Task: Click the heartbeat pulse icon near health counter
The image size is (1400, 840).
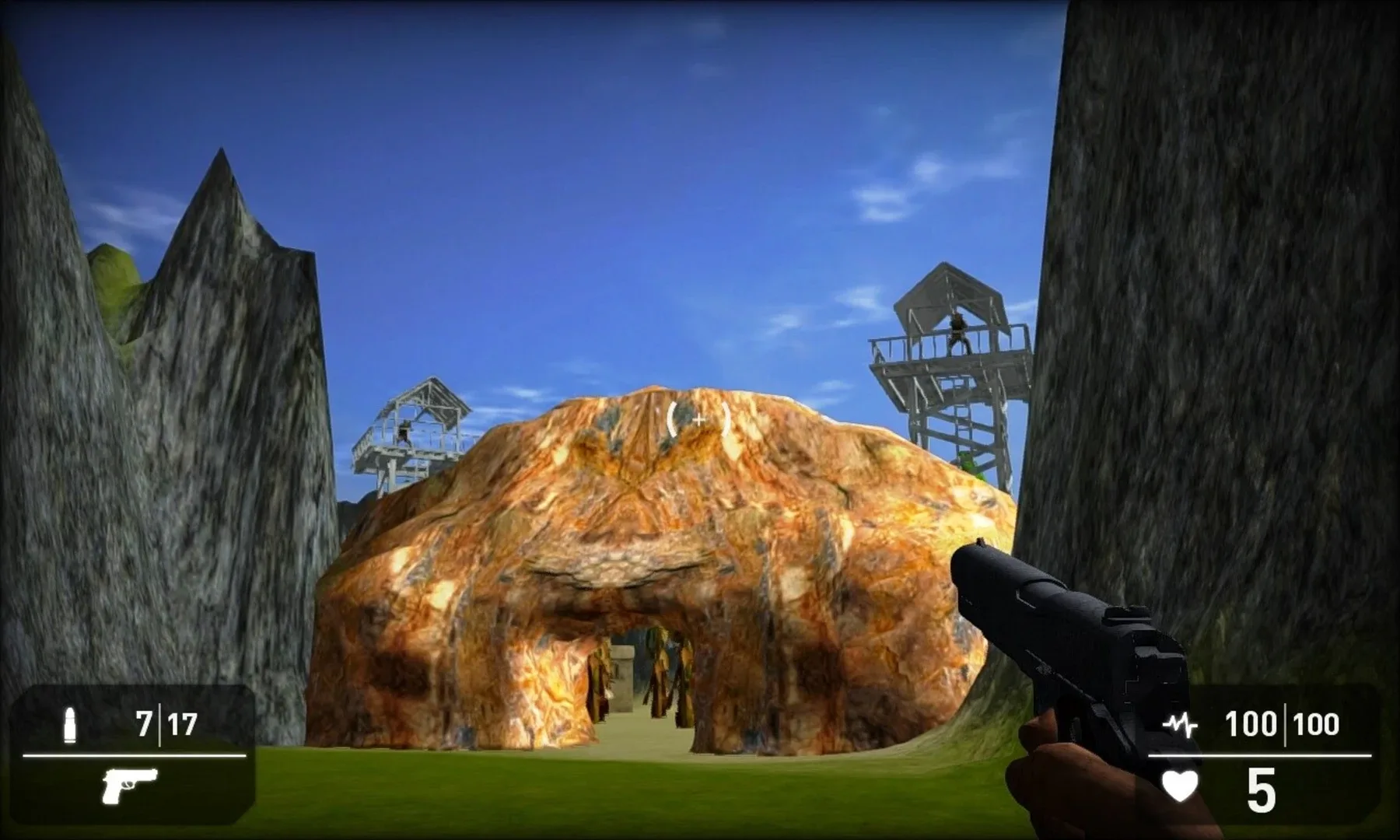Action: click(1182, 725)
